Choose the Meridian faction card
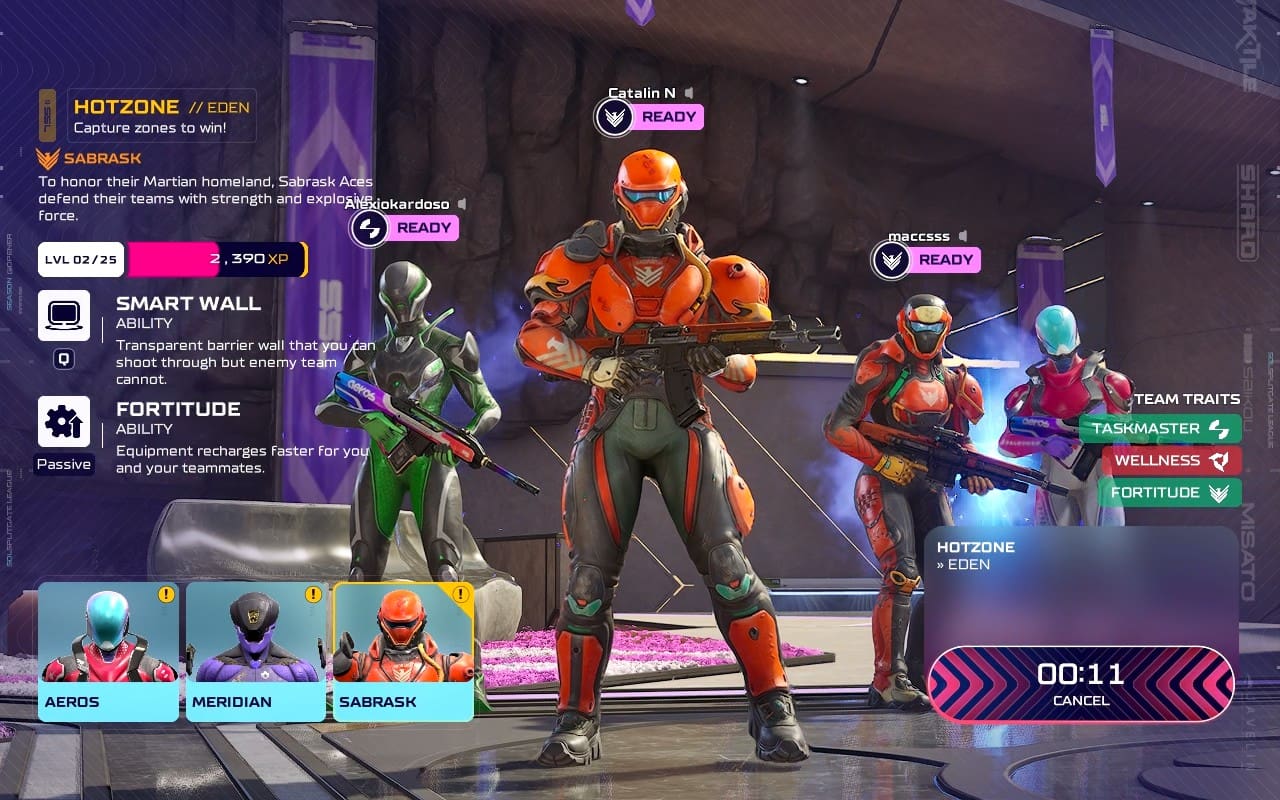Screen dimensions: 1280x800 click(x=256, y=650)
